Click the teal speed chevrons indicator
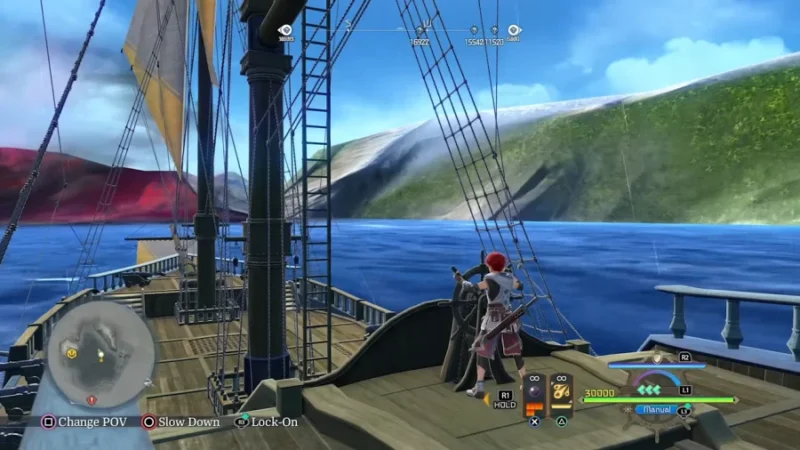Screen dimensions: 800x450 [x=650, y=389]
